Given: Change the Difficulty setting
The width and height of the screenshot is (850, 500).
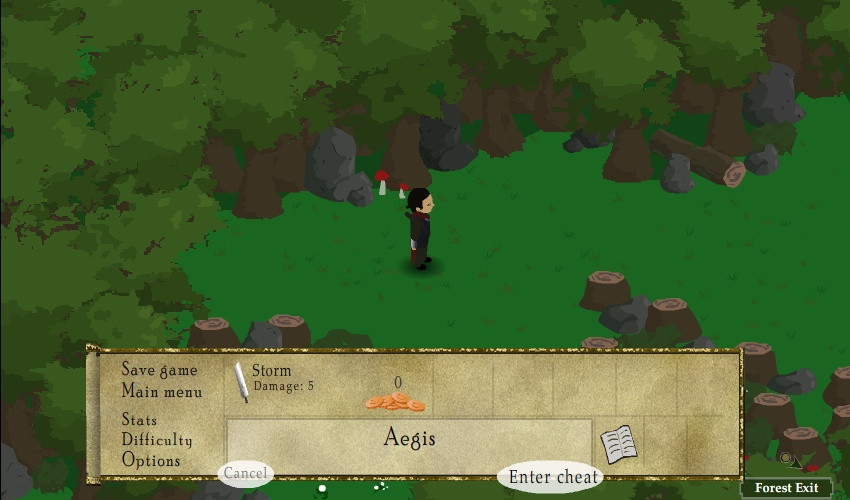Looking at the screenshot, I should tap(157, 440).
